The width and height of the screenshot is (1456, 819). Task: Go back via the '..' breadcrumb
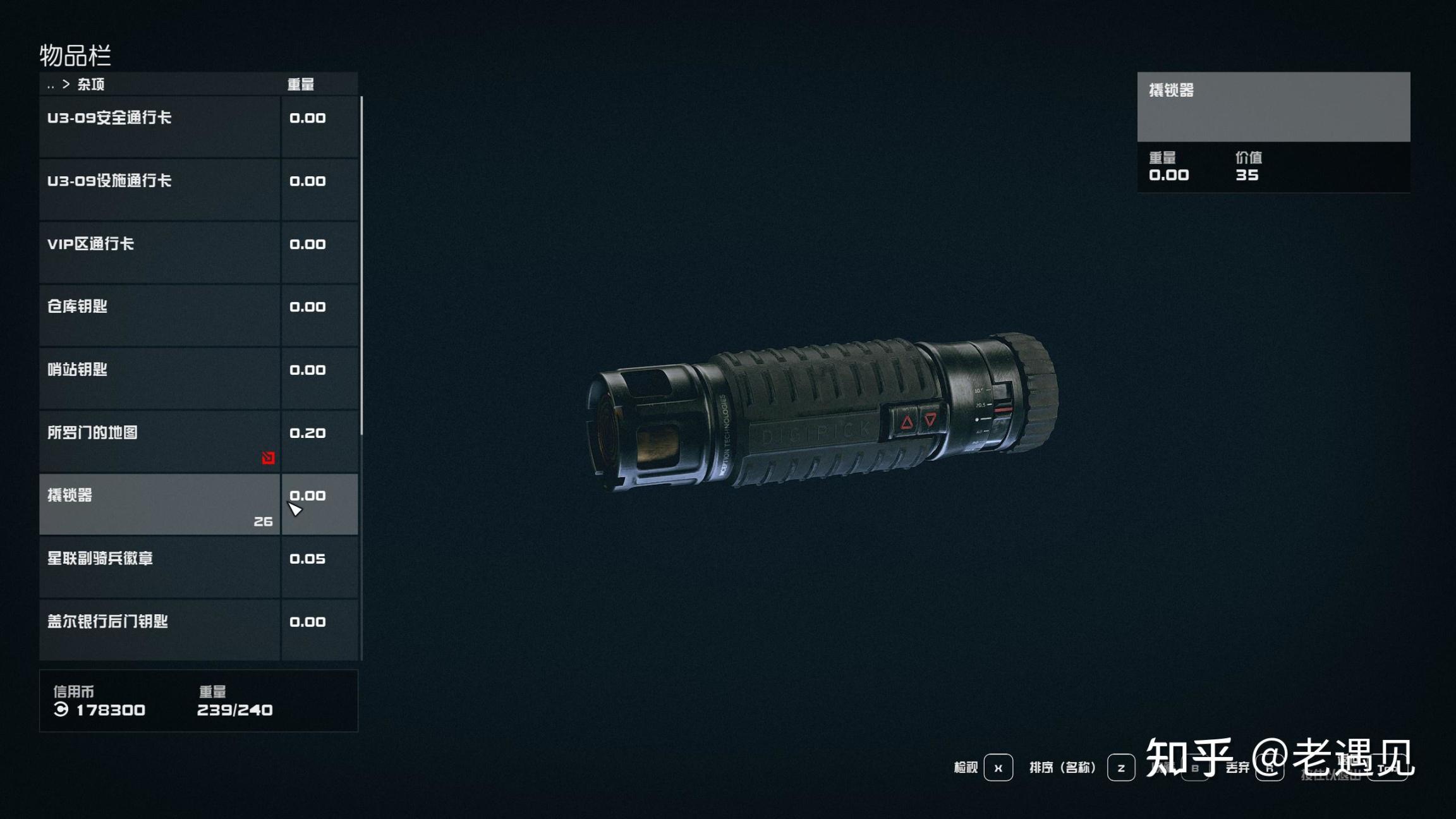point(51,85)
